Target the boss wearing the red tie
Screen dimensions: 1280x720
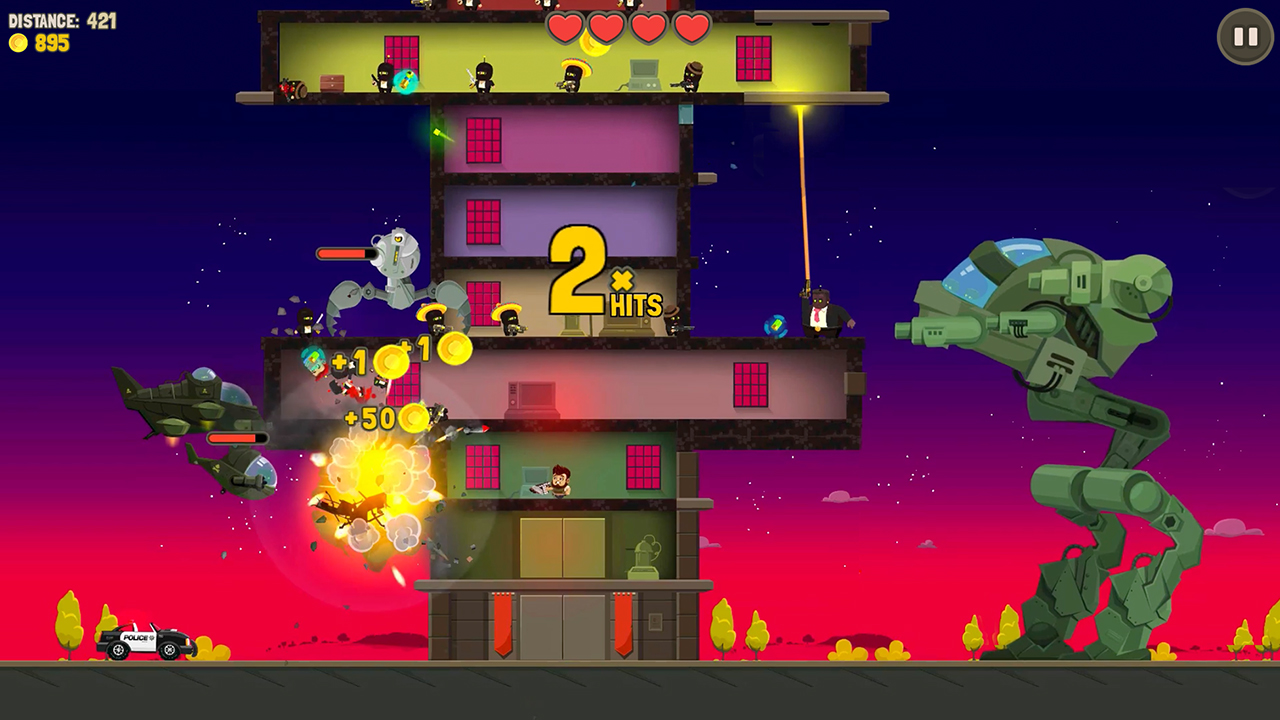[x=820, y=312]
